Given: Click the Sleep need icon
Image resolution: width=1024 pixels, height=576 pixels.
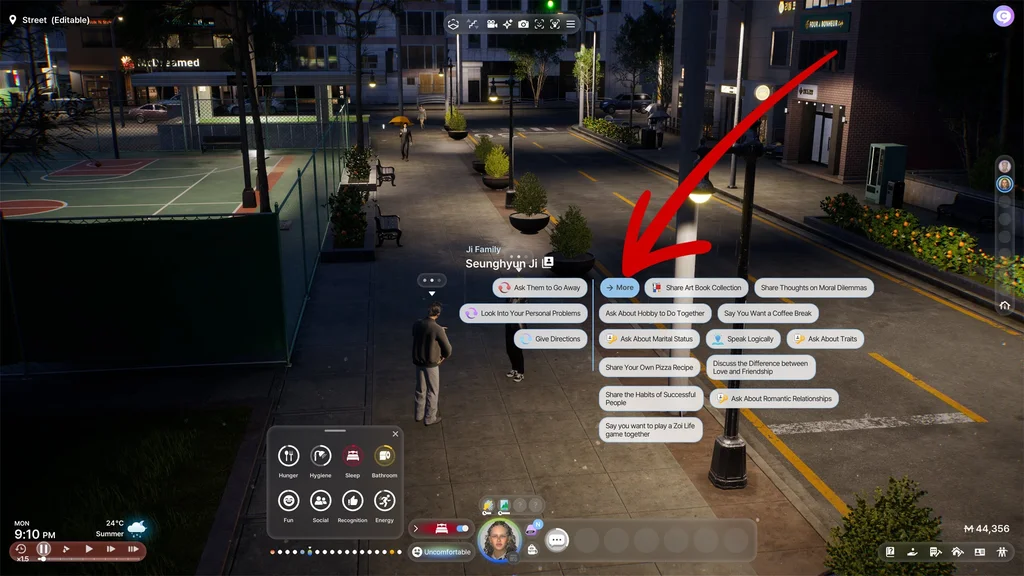Looking at the screenshot, I should tap(352, 456).
